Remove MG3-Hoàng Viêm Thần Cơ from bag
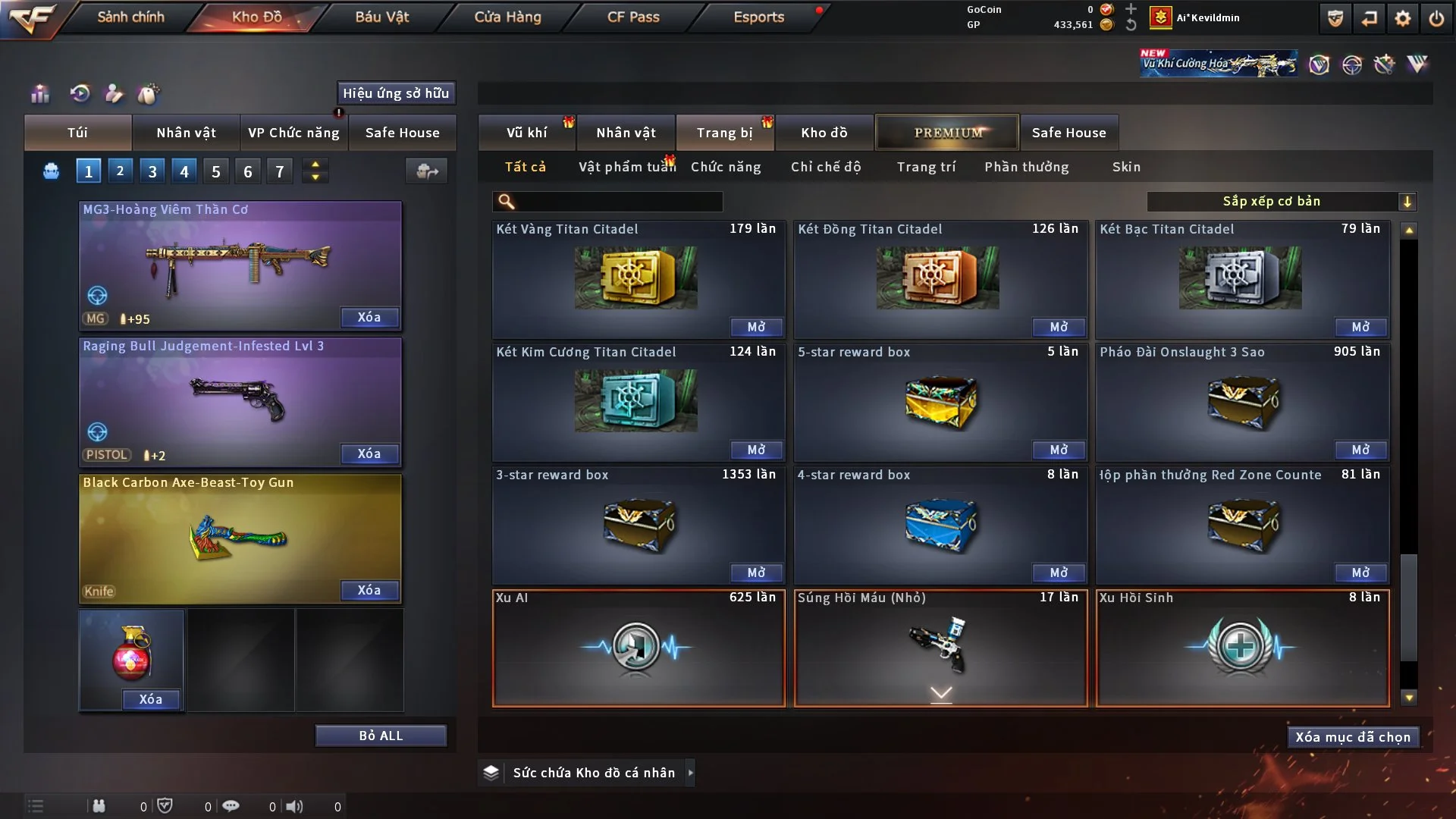 tap(369, 317)
